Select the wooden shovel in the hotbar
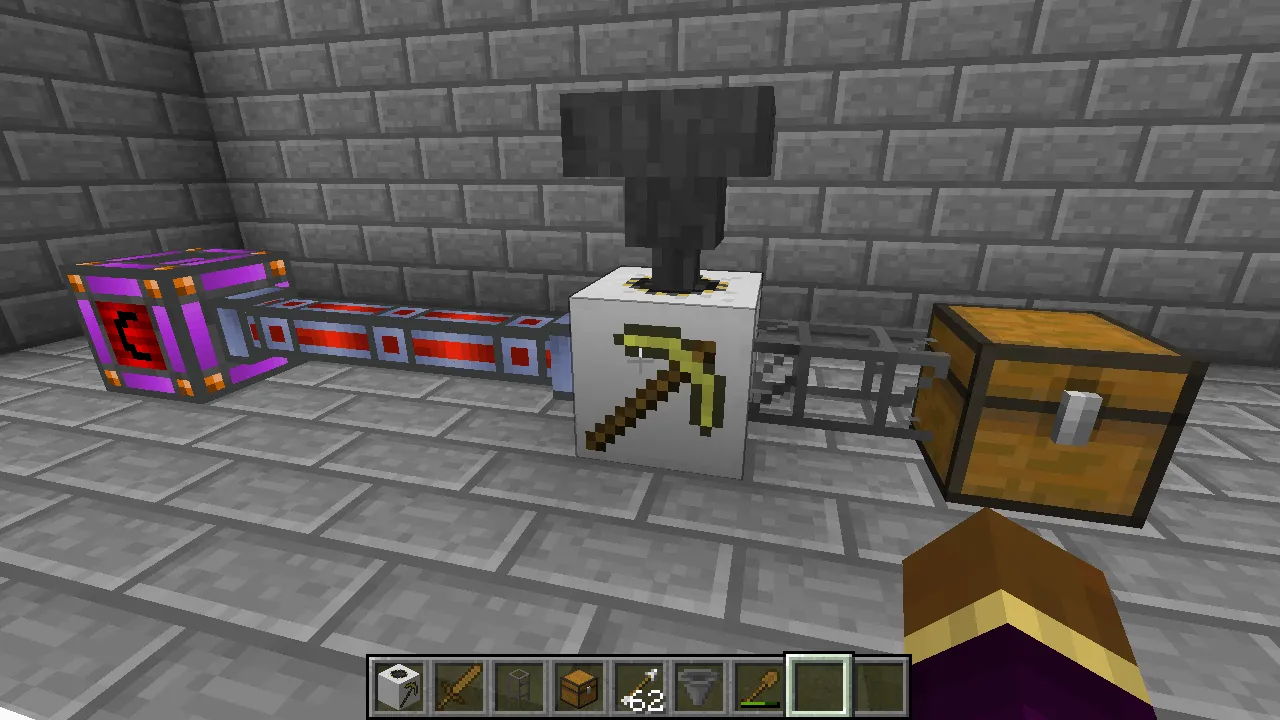Viewport: 1280px width, 720px height. [759, 683]
